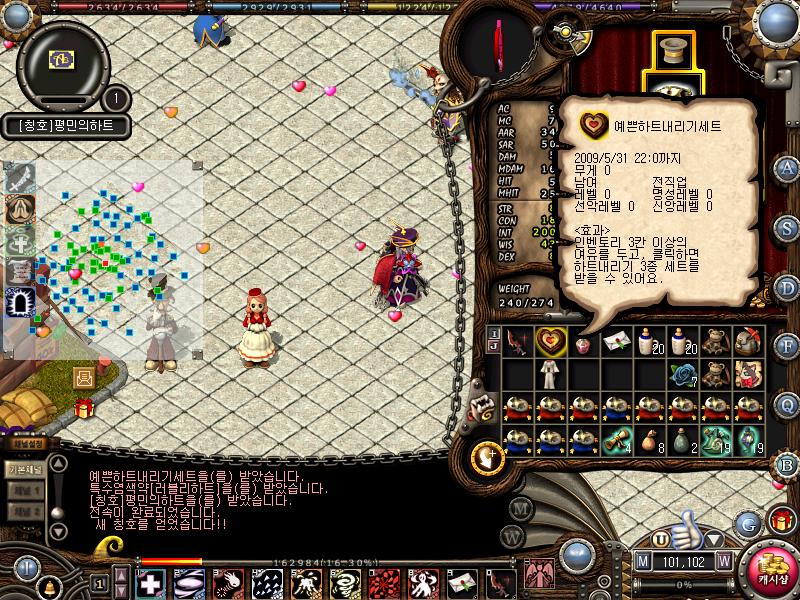This screenshot has height=600, width=800.
Task: Open the B round side button
Action: click(787, 461)
